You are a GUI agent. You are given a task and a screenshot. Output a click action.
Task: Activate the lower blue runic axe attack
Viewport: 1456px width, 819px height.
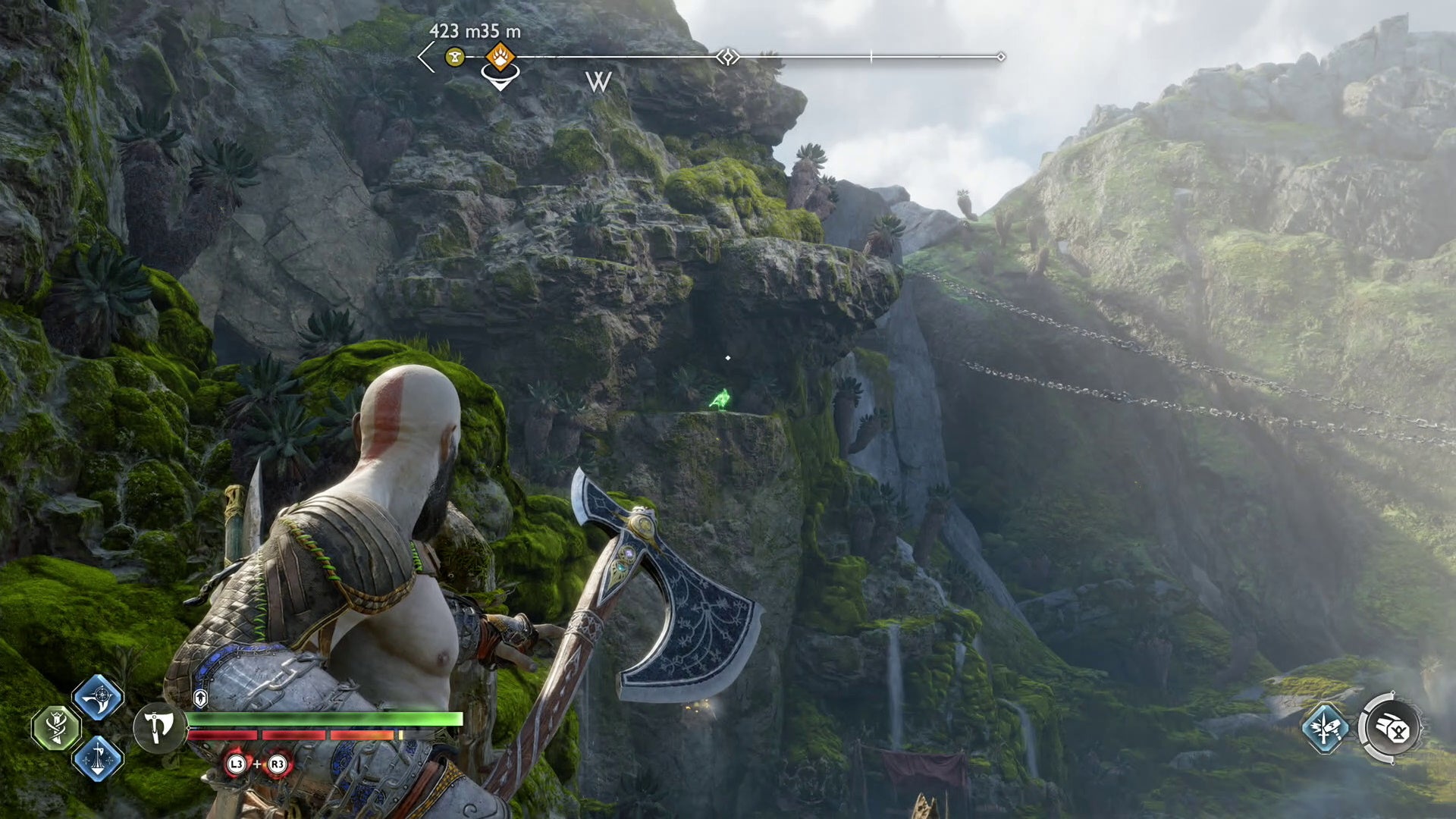(98, 758)
